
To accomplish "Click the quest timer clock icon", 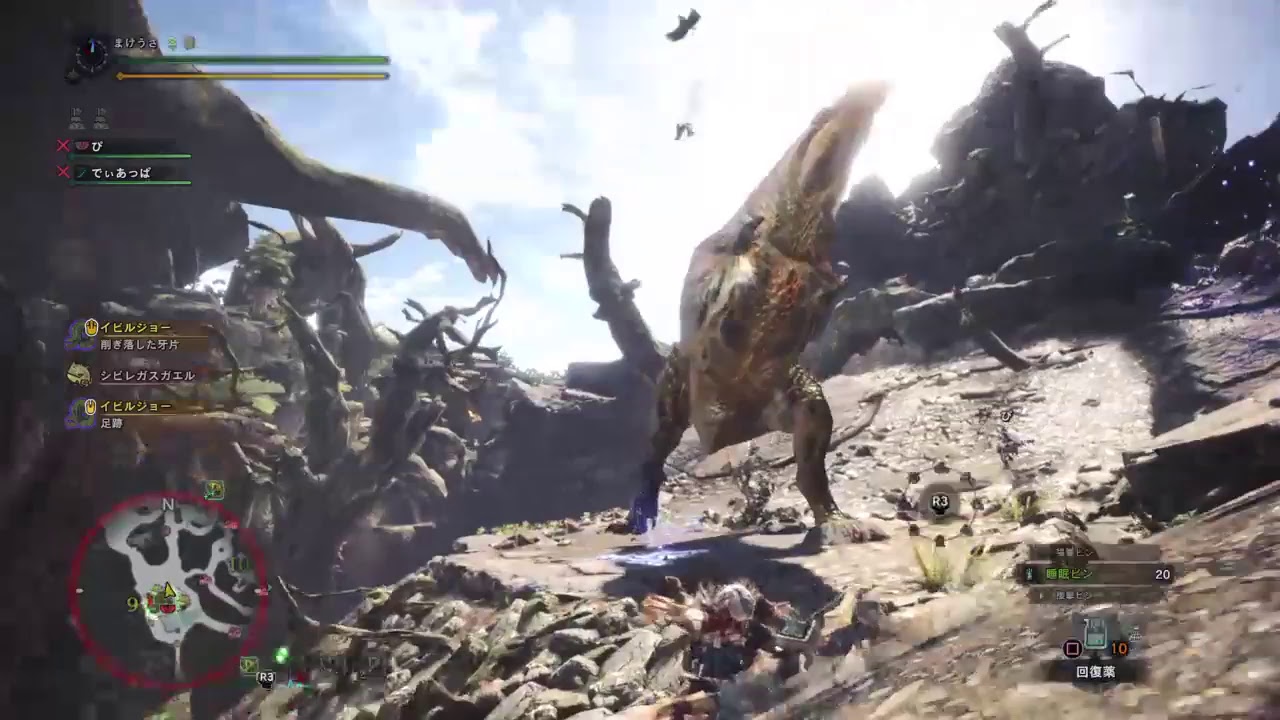I will pos(91,55).
